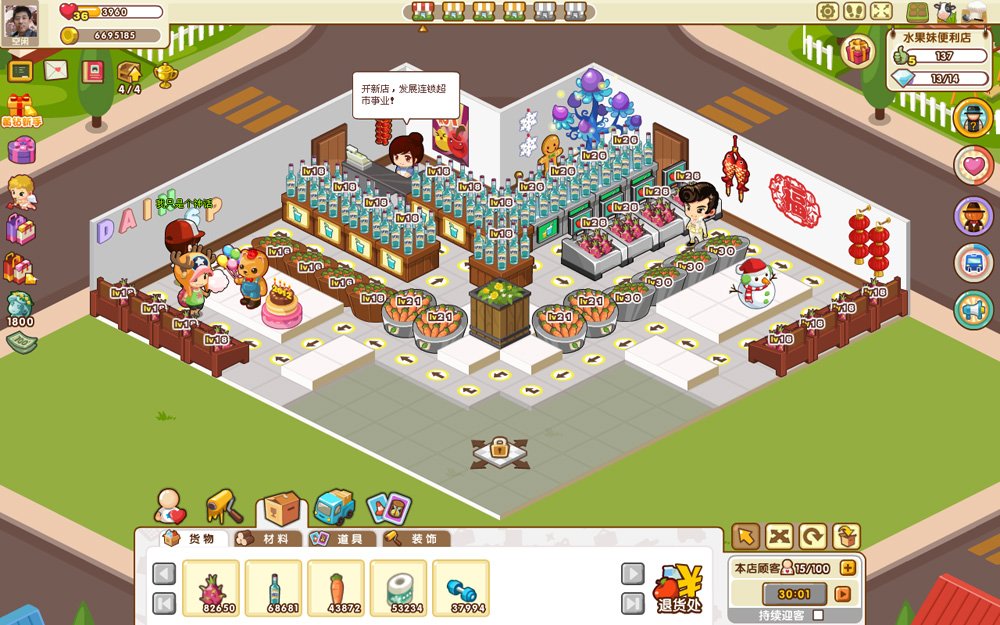The height and width of the screenshot is (625, 1000).
Task: Show the gold trophy rankings
Action: (166, 74)
